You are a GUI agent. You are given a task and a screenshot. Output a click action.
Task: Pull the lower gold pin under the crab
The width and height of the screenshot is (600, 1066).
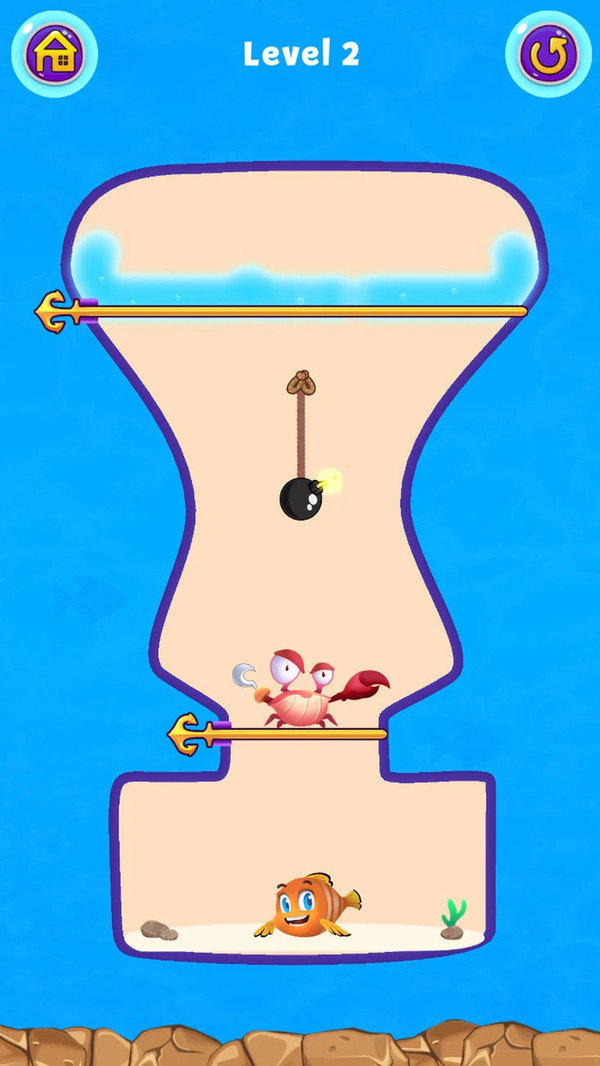coord(190,735)
